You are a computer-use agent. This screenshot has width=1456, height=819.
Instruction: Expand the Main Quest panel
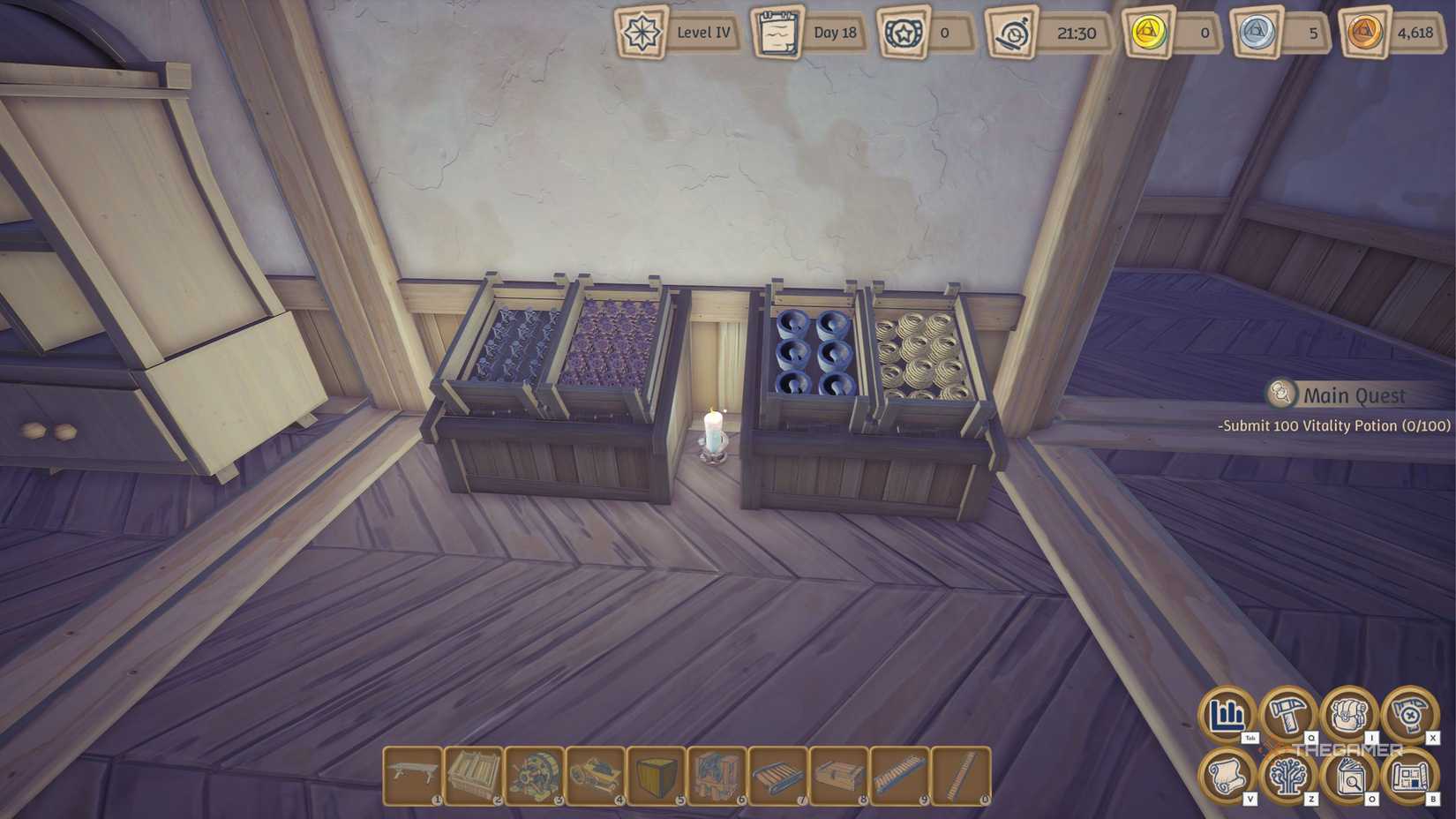(1280, 394)
